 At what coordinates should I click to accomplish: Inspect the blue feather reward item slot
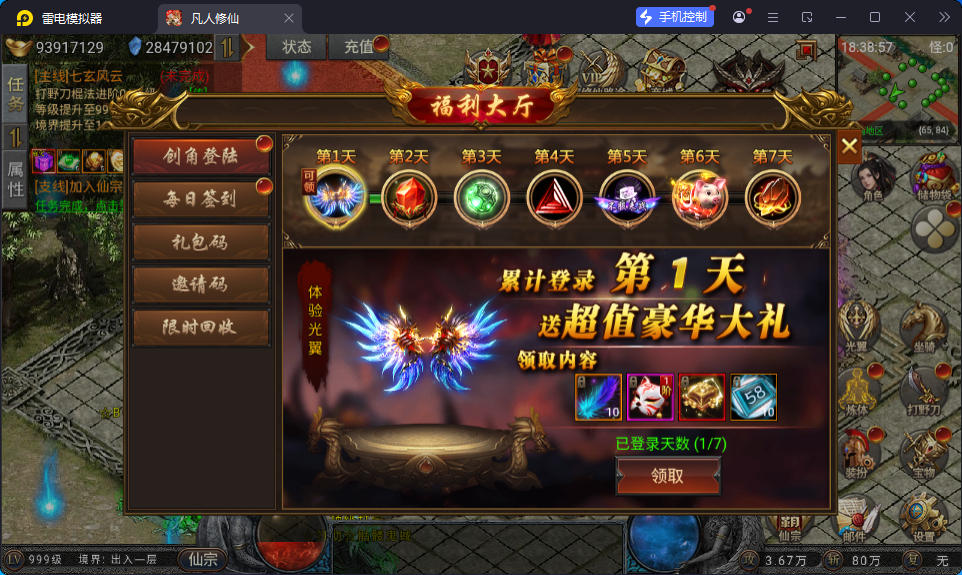pos(599,397)
